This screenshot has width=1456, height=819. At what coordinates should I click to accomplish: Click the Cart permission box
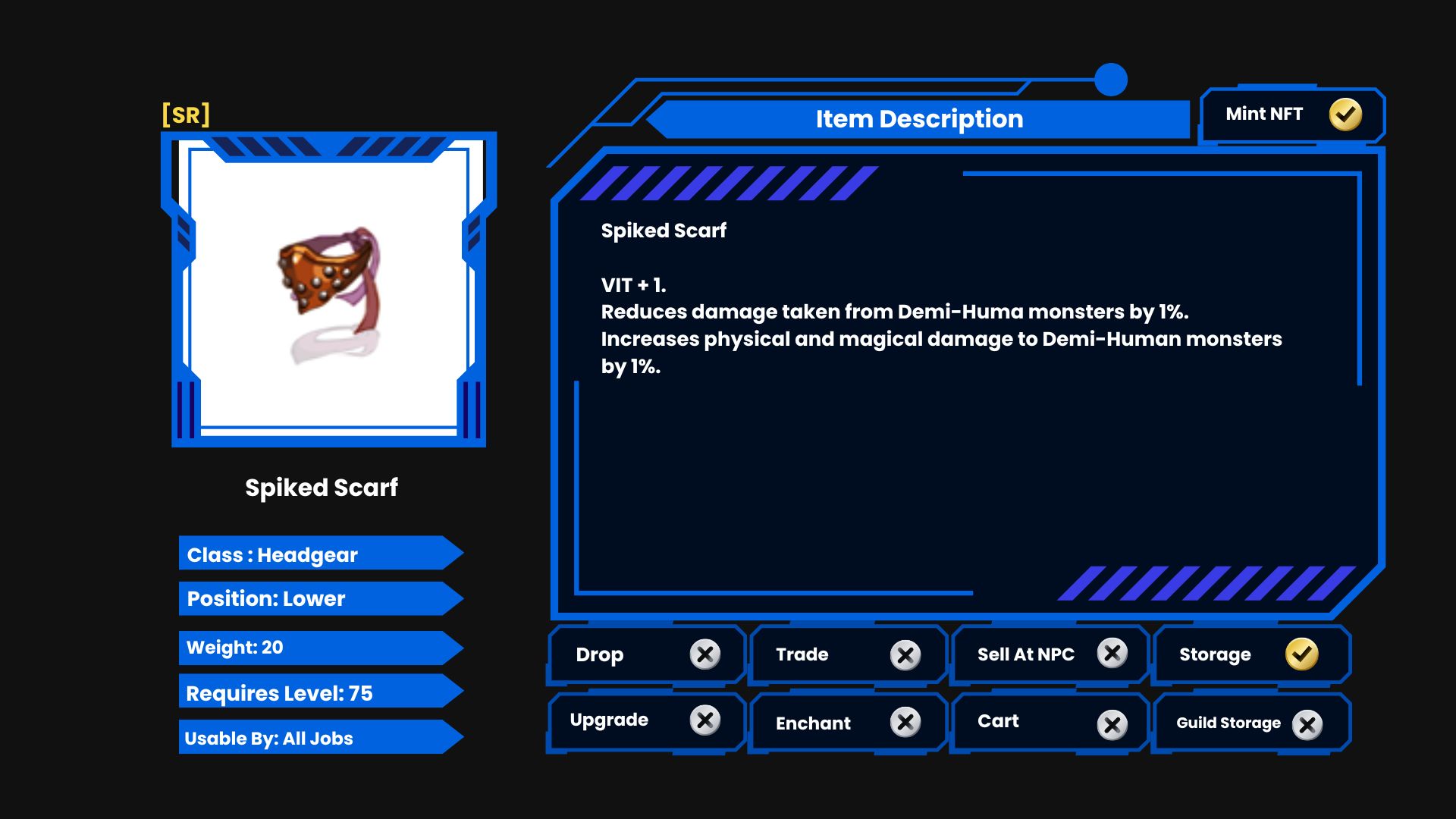[x=1050, y=723]
